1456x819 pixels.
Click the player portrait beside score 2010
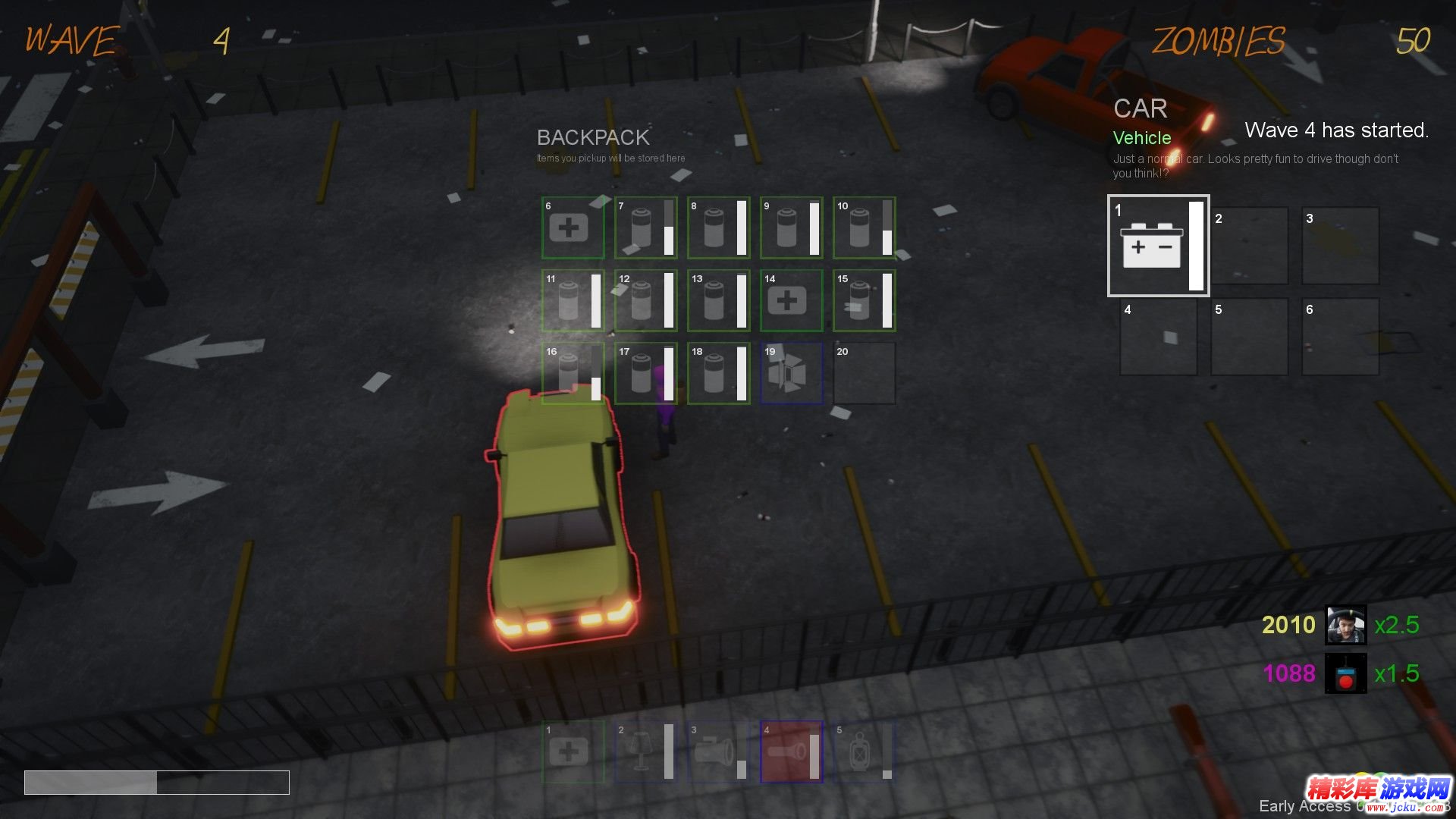tap(1345, 625)
